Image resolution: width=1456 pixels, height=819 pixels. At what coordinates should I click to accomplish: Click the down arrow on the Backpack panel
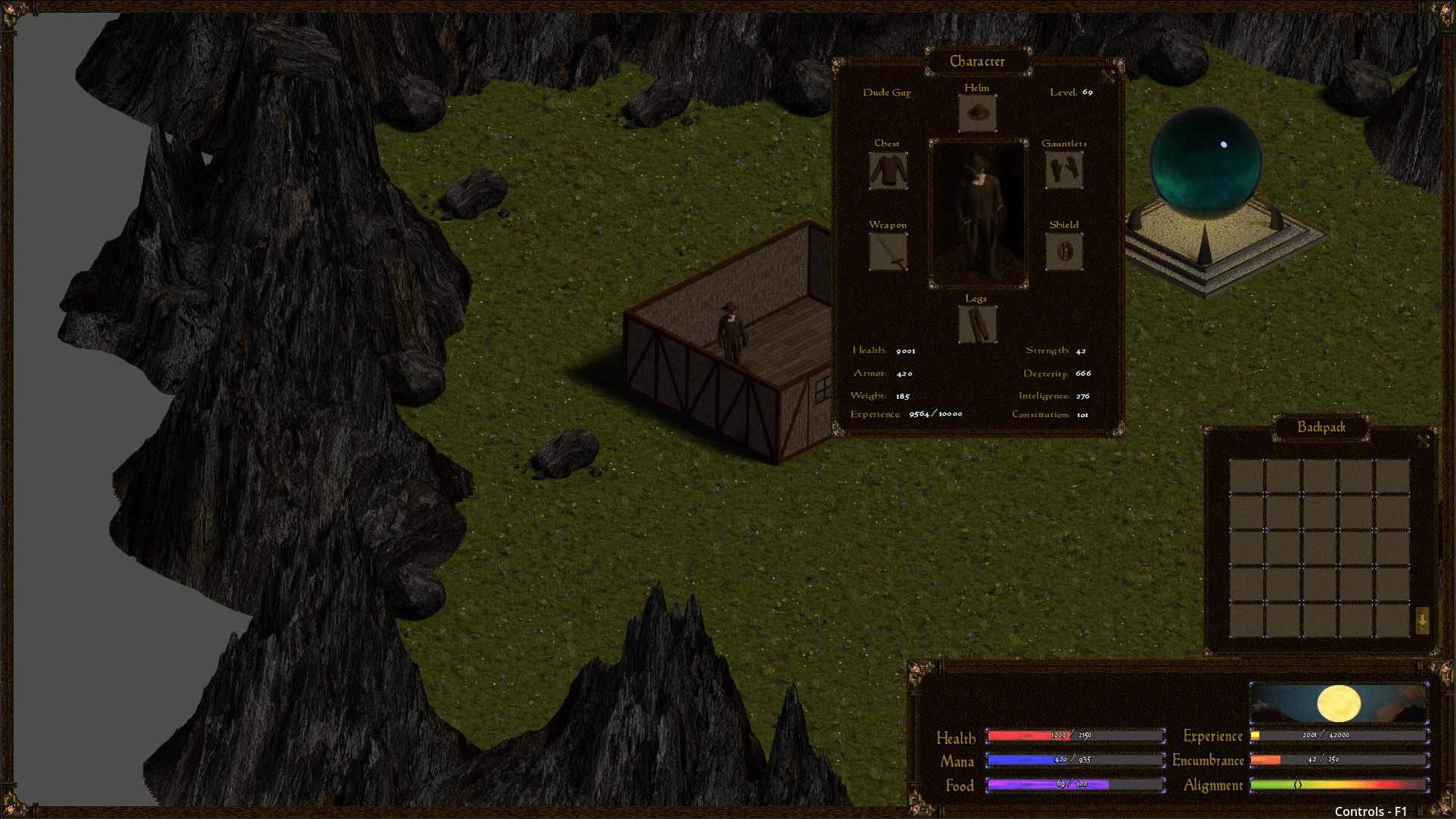click(1421, 622)
